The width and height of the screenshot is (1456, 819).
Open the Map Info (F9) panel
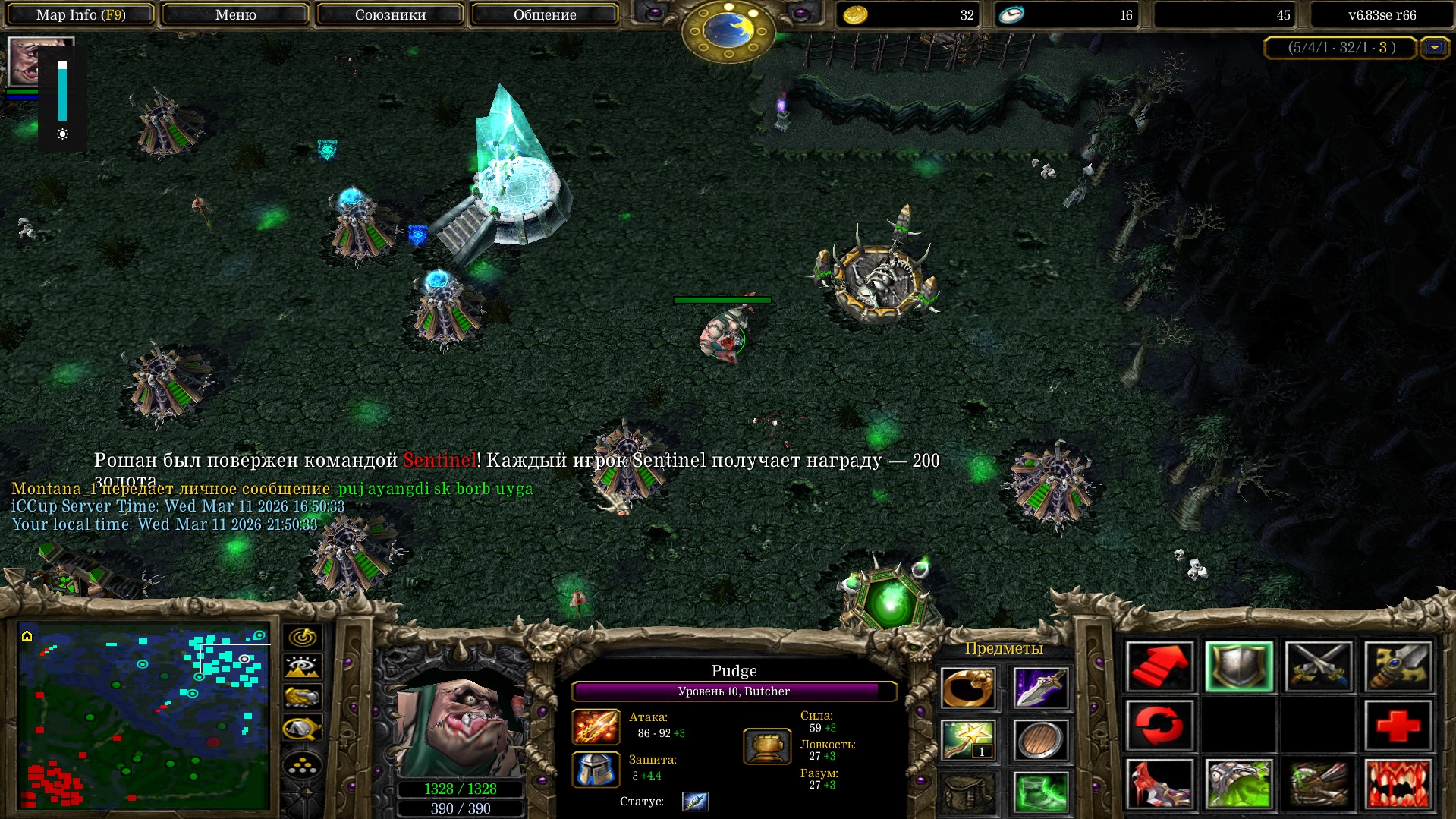click(80, 14)
